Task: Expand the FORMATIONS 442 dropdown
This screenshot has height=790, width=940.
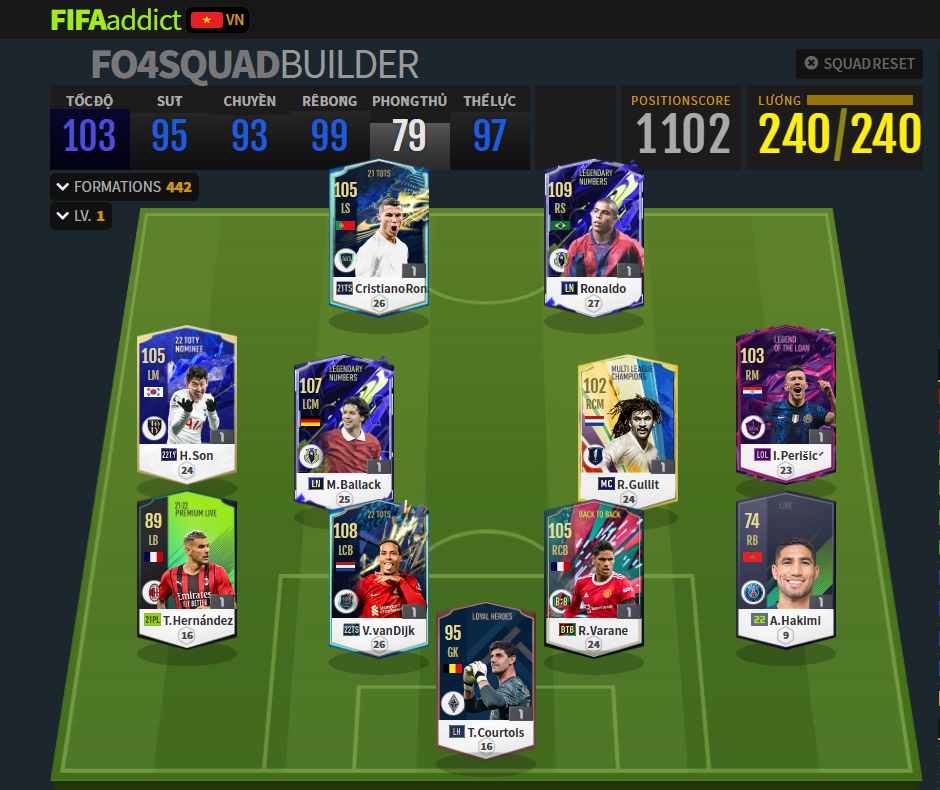Action: click(123, 187)
